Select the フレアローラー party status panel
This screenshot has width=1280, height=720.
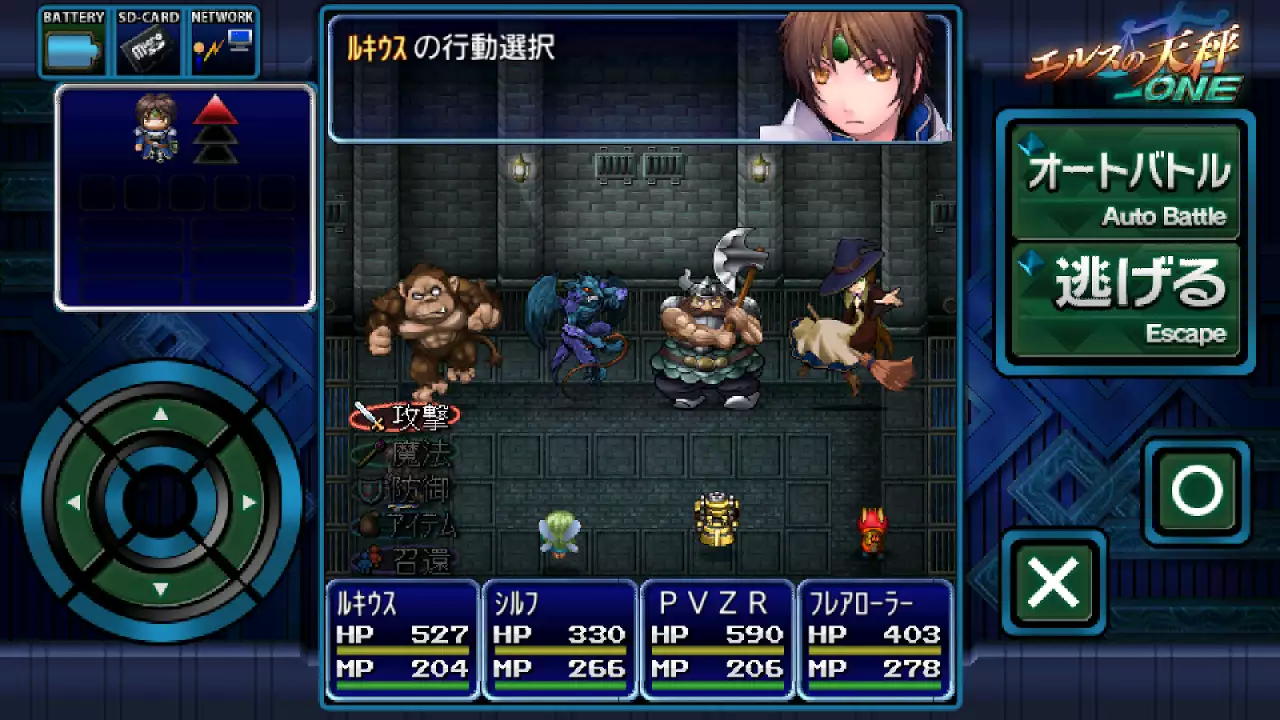tap(874, 639)
